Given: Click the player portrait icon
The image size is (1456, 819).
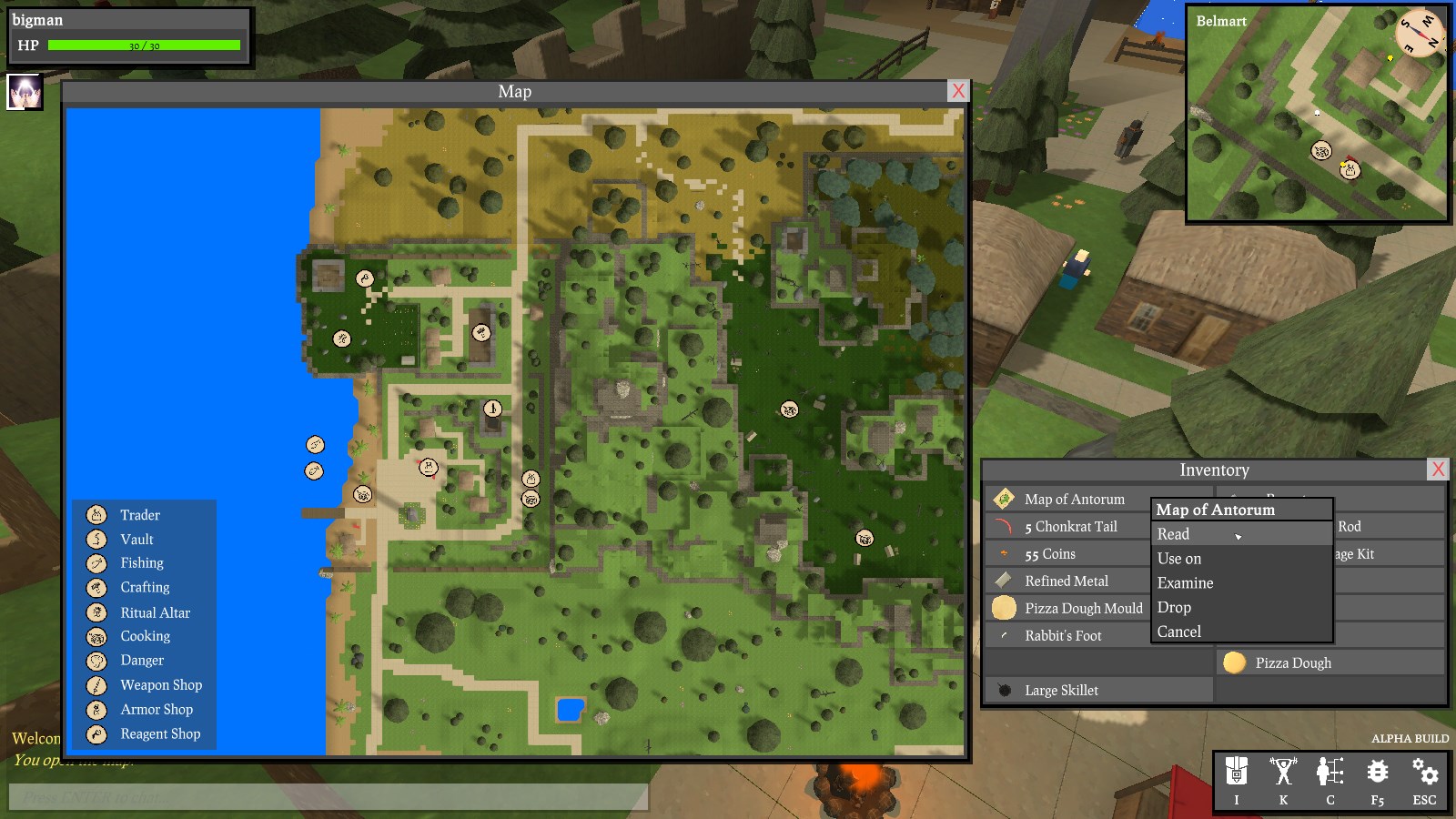Looking at the screenshot, I should (x=25, y=92).
